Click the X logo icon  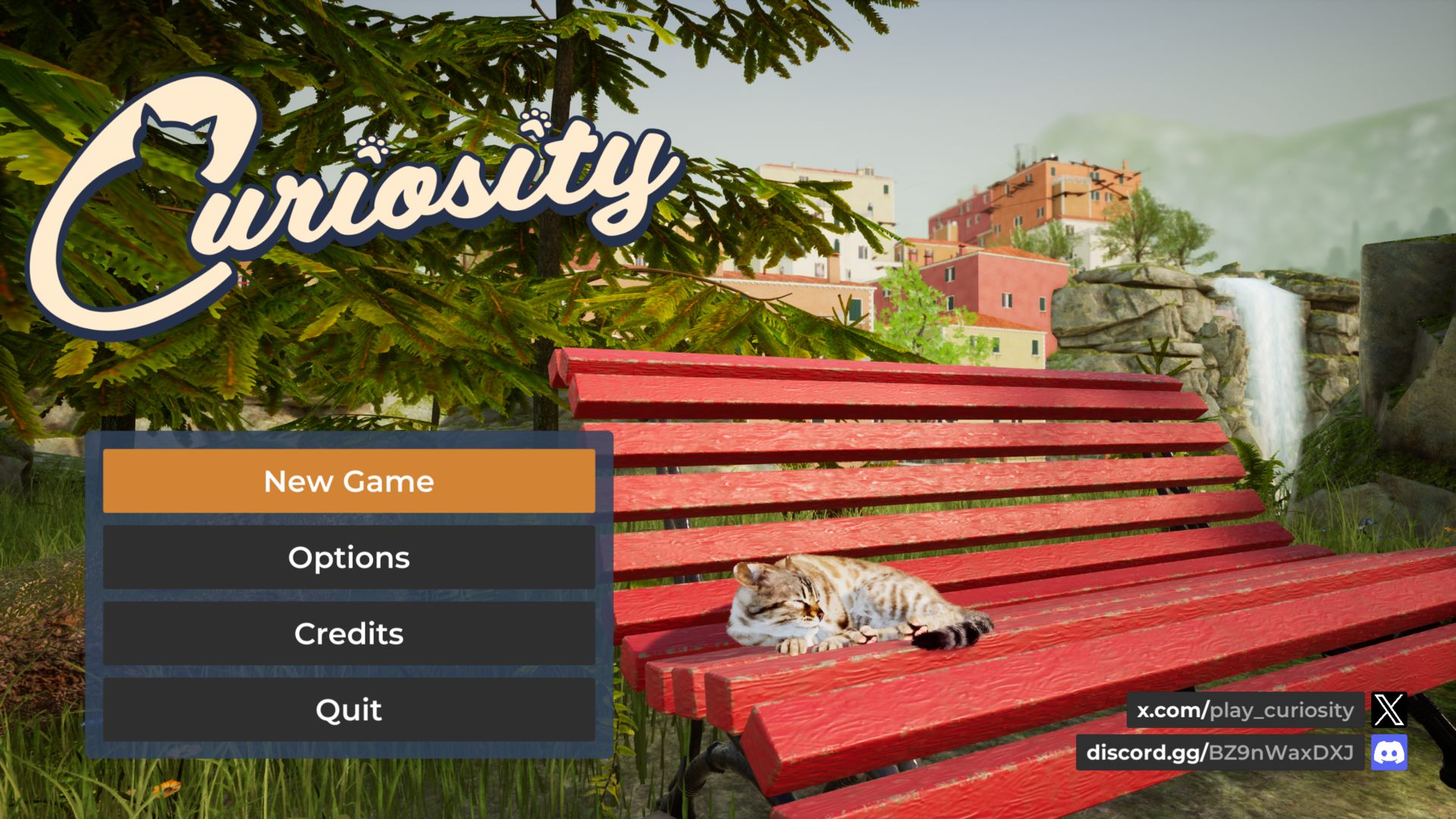1389,710
